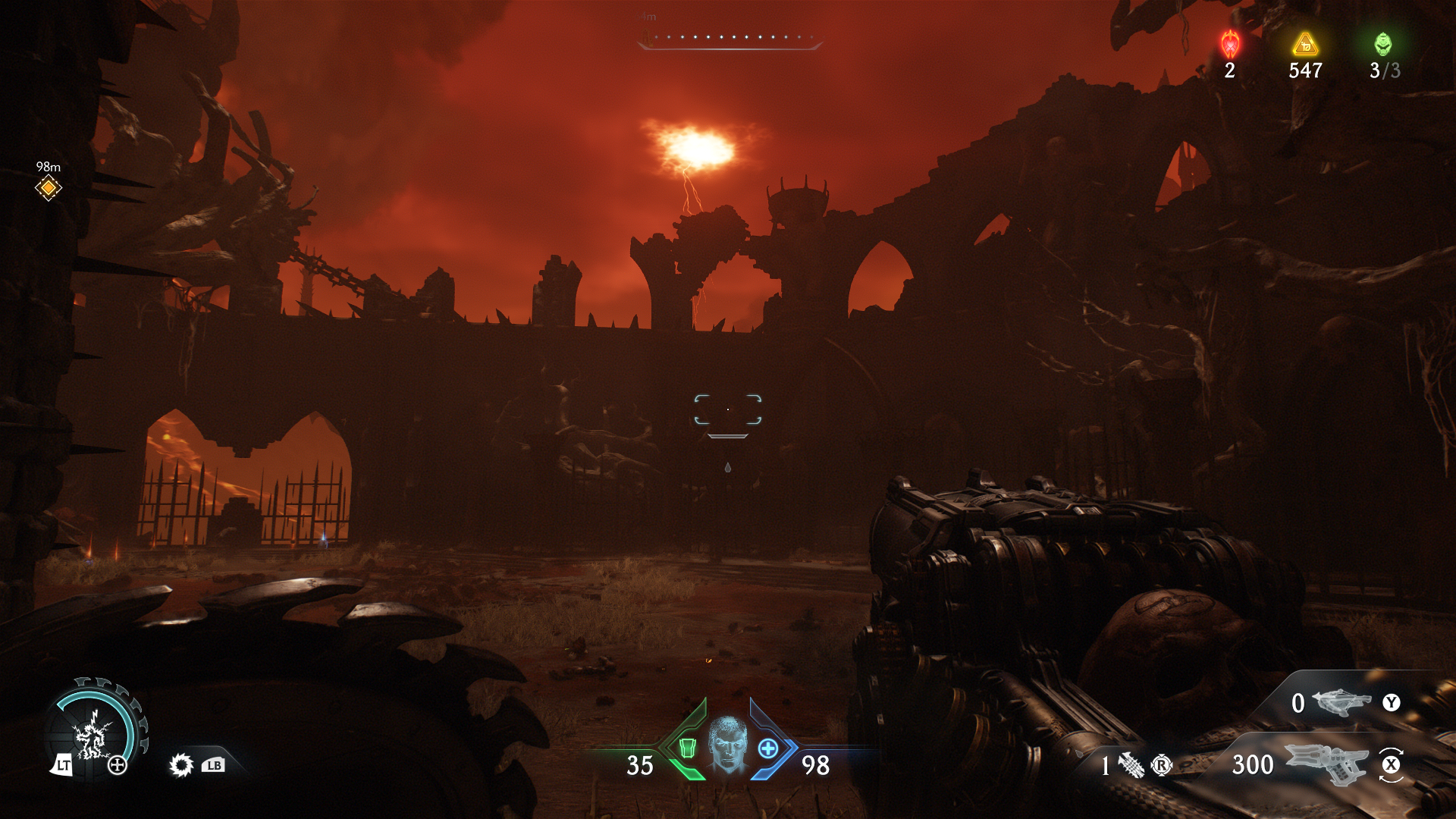Viewport: 1456px width, 819px height.
Task: Click the compass bar
Action: click(730, 39)
